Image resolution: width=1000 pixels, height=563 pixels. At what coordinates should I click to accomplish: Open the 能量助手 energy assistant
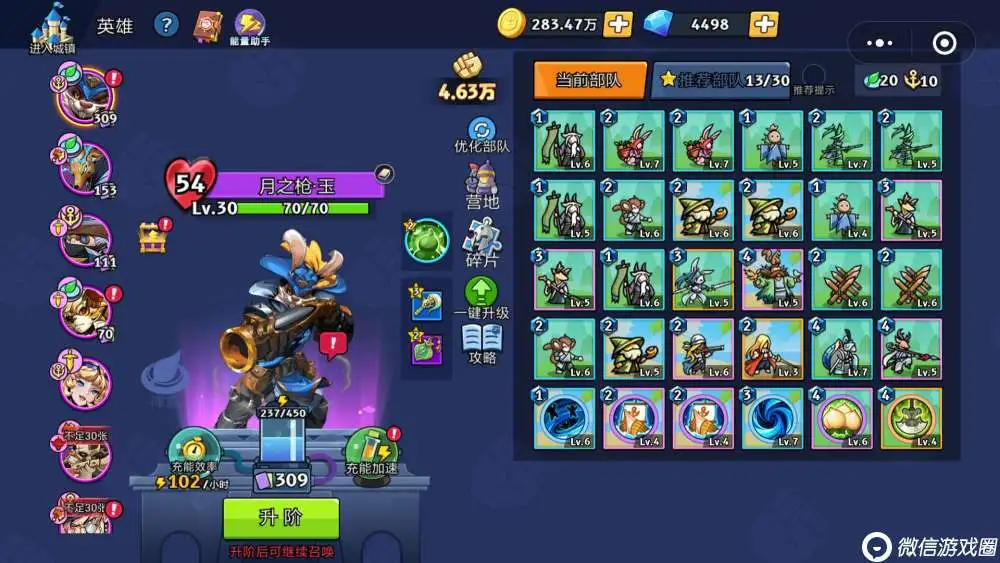(250, 25)
